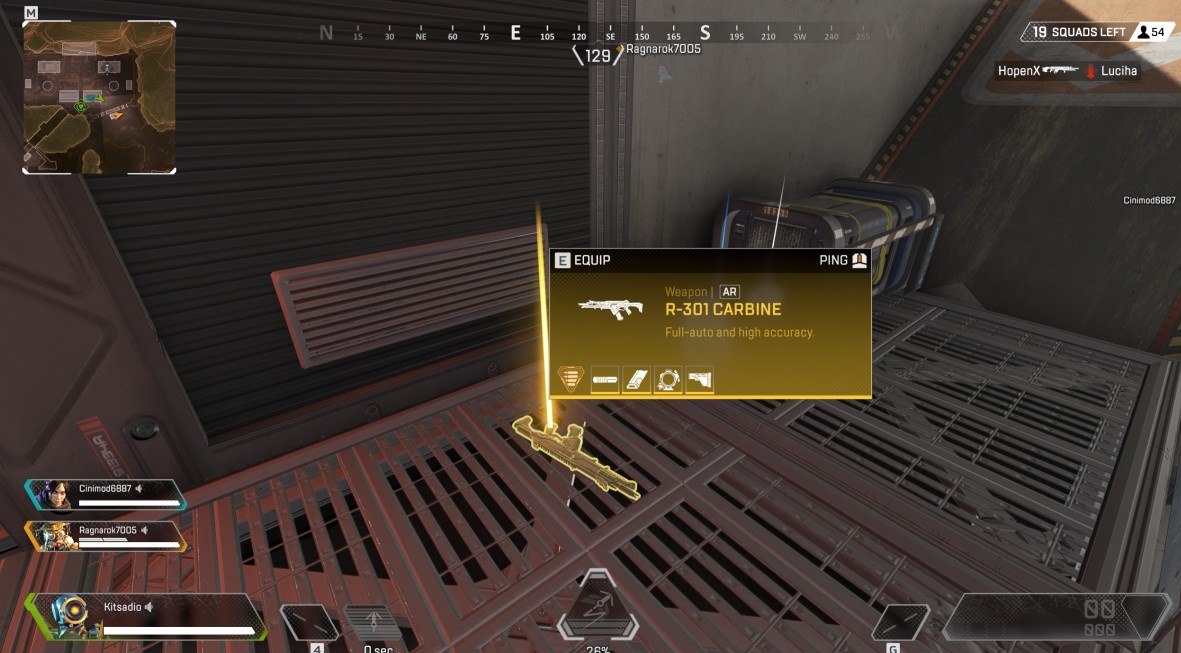Screen dimensions: 1181x653
Task: Select teammate Cinimod6887's banner
Action: (105, 494)
